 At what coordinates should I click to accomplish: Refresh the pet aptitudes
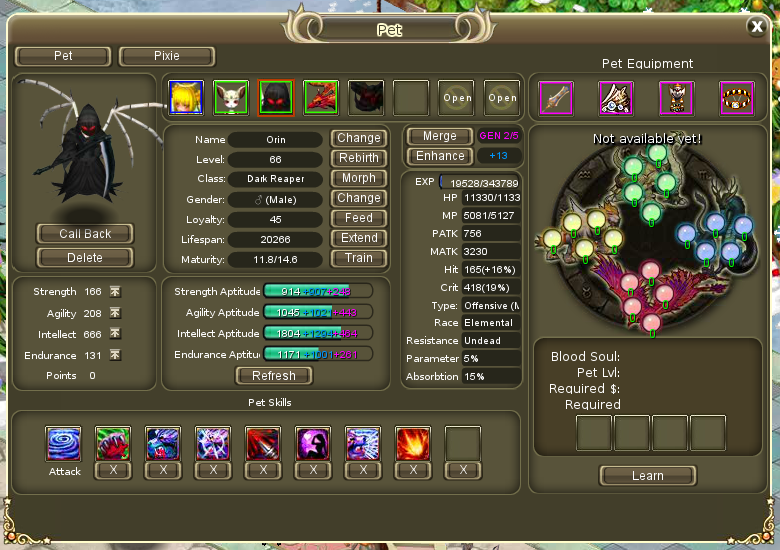coord(274,376)
